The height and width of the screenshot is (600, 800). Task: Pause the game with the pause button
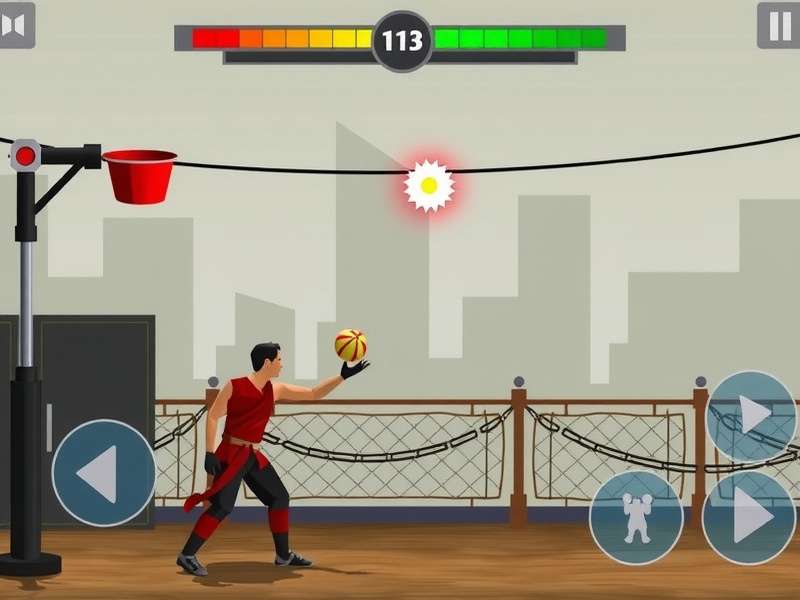point(778,25)
